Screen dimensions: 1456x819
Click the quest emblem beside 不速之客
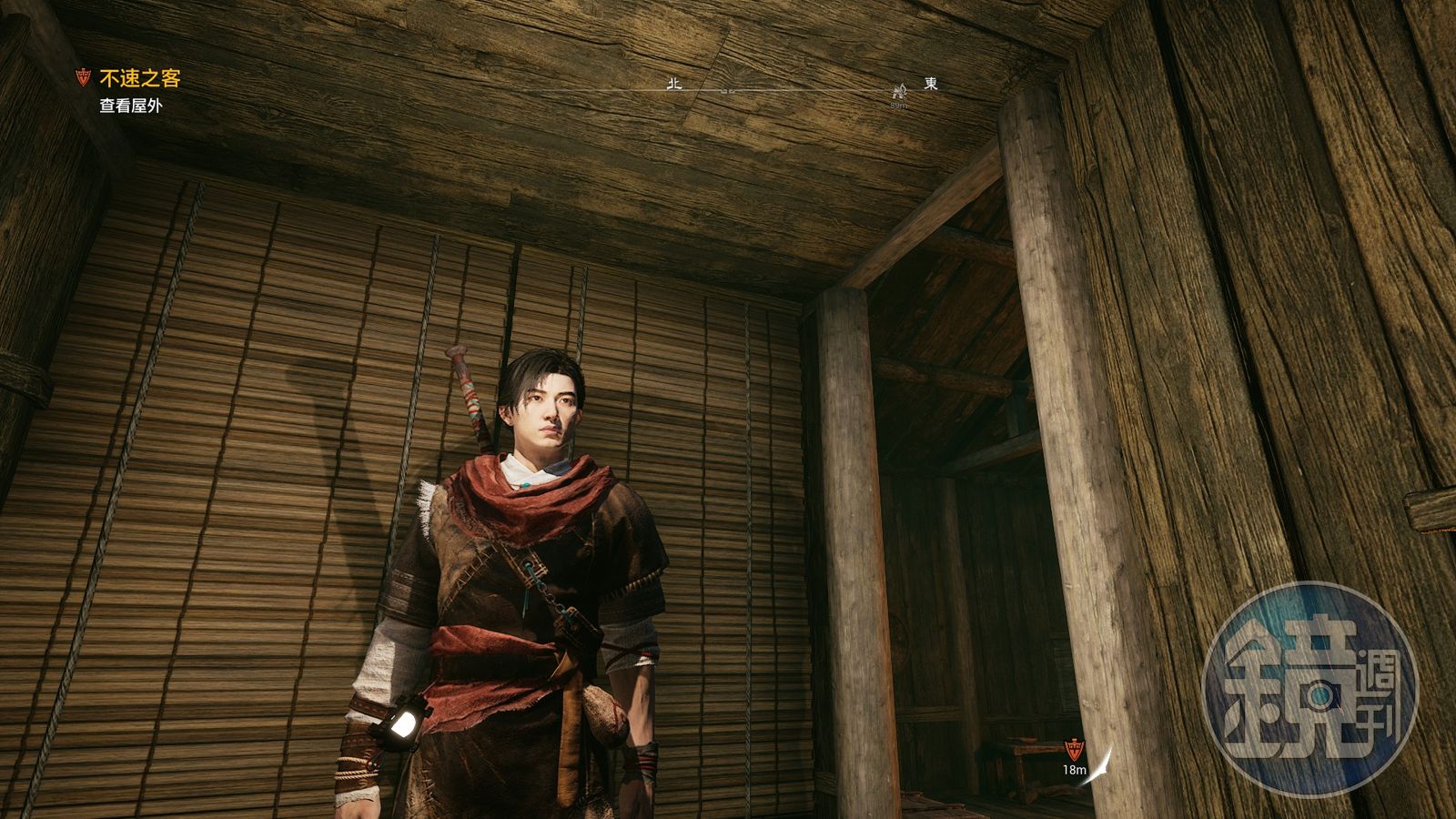point(84,79)
